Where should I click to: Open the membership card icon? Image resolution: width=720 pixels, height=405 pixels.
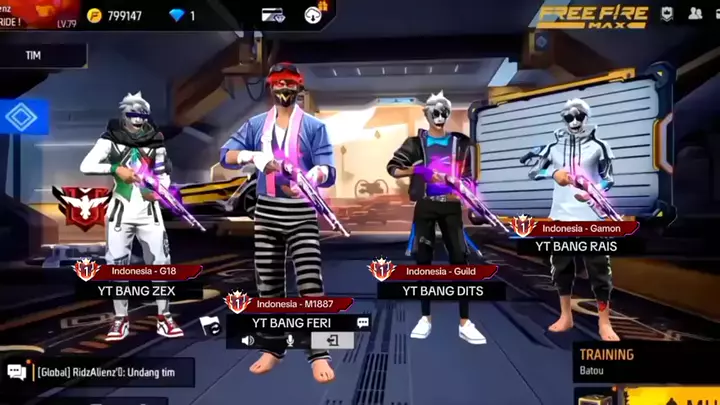click(x=272, y=15)
